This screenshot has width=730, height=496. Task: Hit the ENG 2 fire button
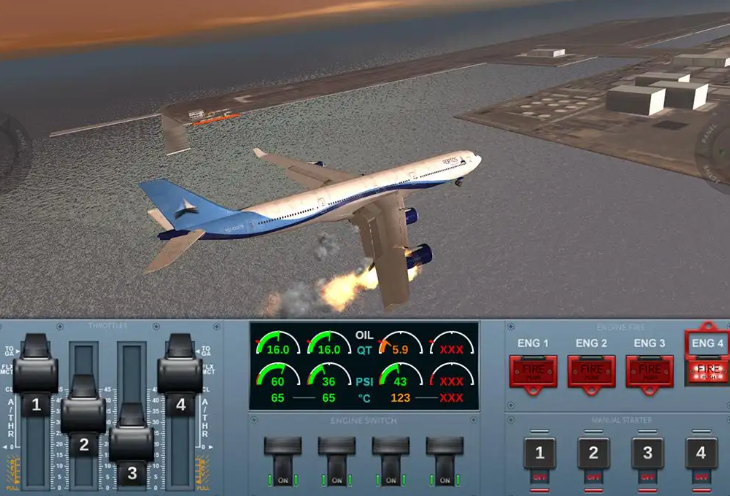tap(591, 370)
